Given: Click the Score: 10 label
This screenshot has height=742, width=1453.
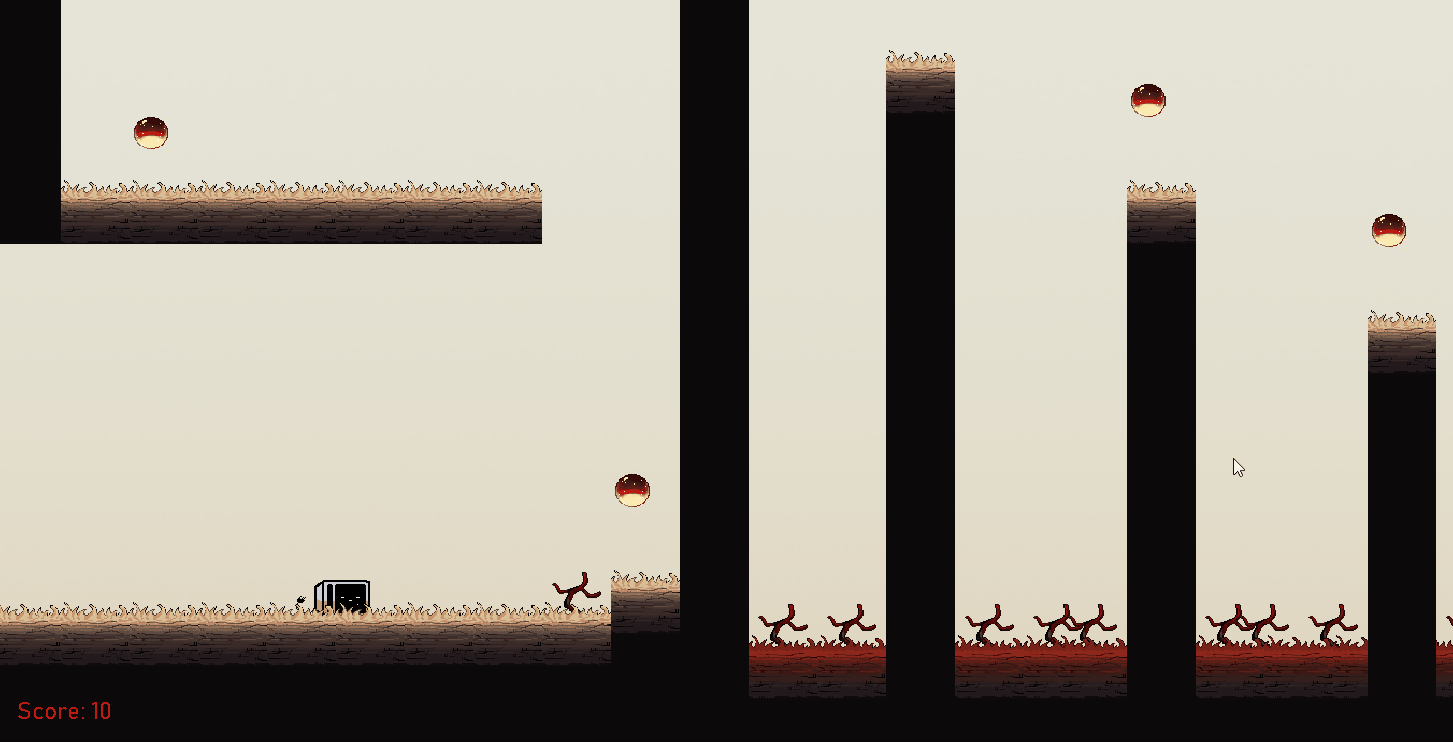Looking at the screenshot, I should pyautogui.click(x=64, y=711).
